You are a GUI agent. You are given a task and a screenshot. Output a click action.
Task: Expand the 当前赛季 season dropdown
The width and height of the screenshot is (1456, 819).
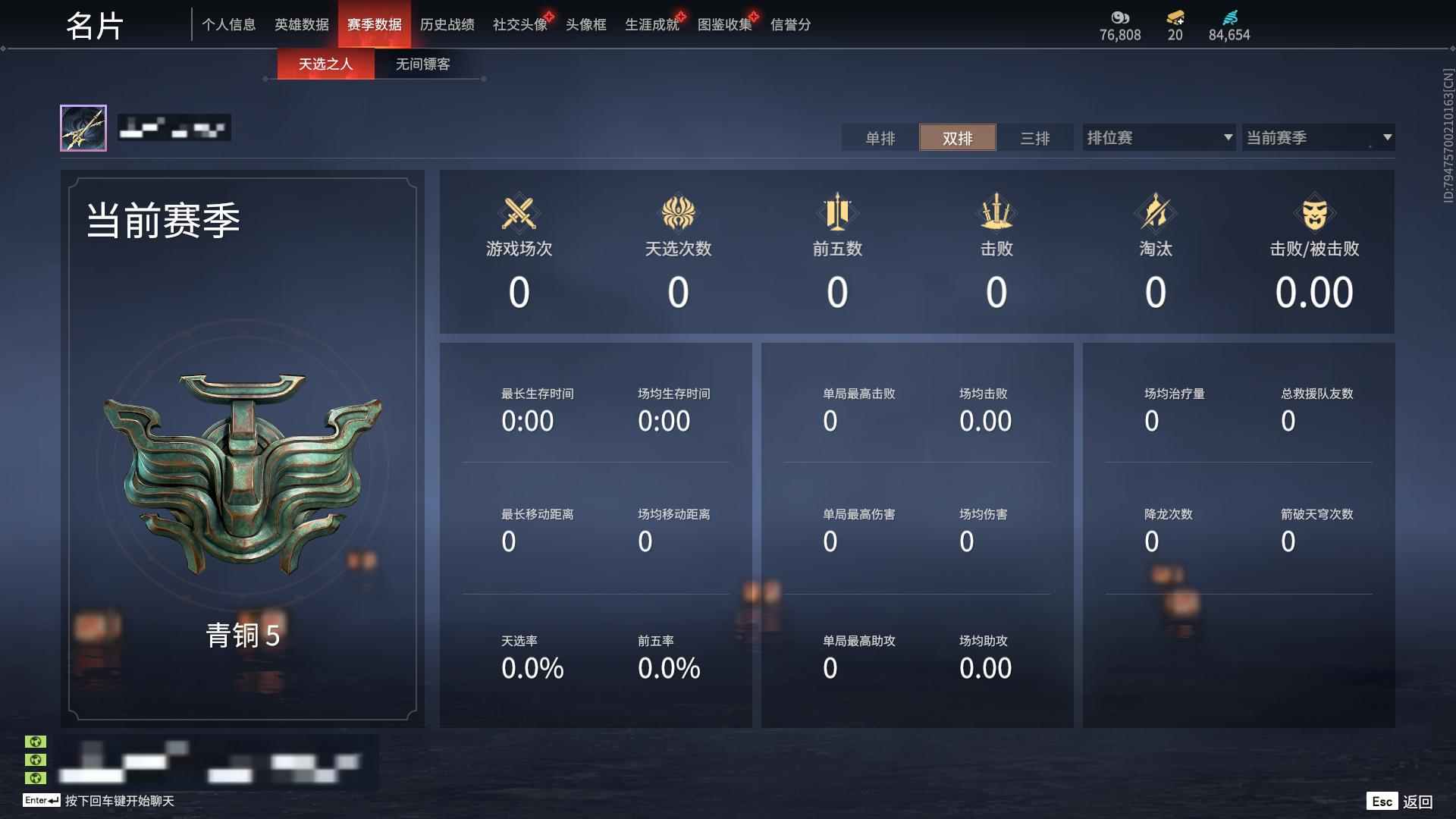(1318, 137)
